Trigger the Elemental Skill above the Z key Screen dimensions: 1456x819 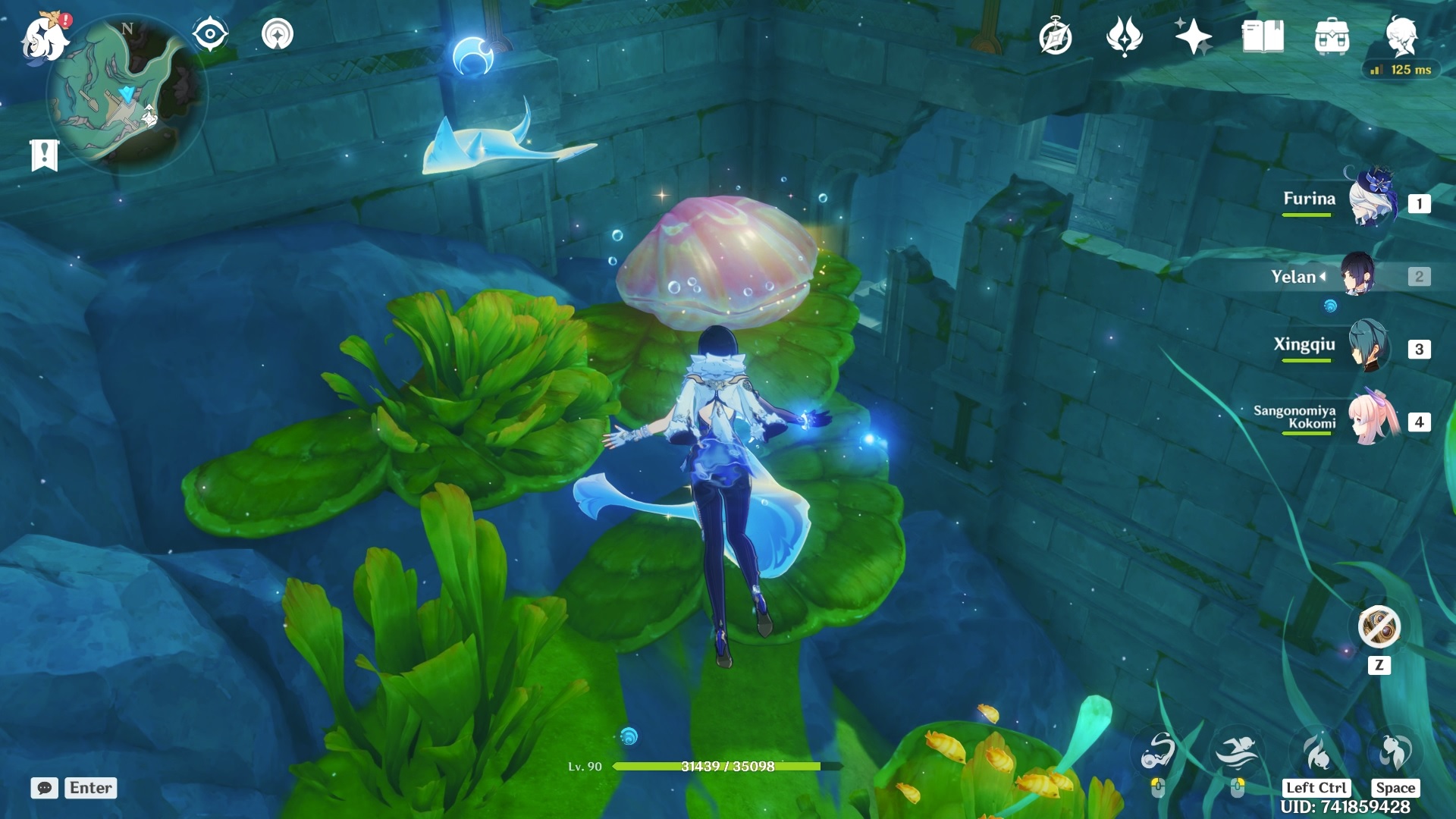[1378, 627]
